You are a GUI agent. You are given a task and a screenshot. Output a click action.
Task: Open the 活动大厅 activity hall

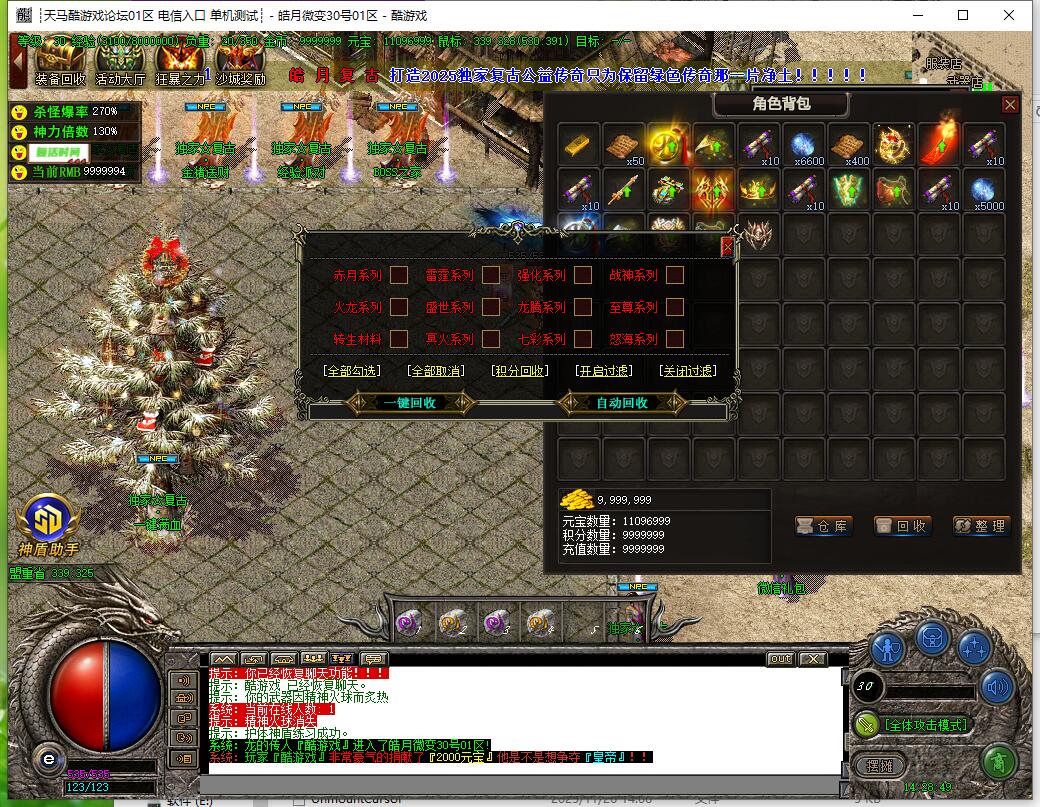pos(120,64)
